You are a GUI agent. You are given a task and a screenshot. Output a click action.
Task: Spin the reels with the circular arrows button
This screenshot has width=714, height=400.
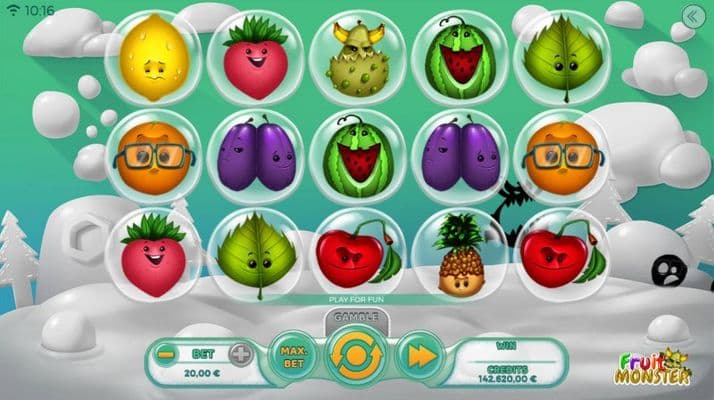[357, 356]
